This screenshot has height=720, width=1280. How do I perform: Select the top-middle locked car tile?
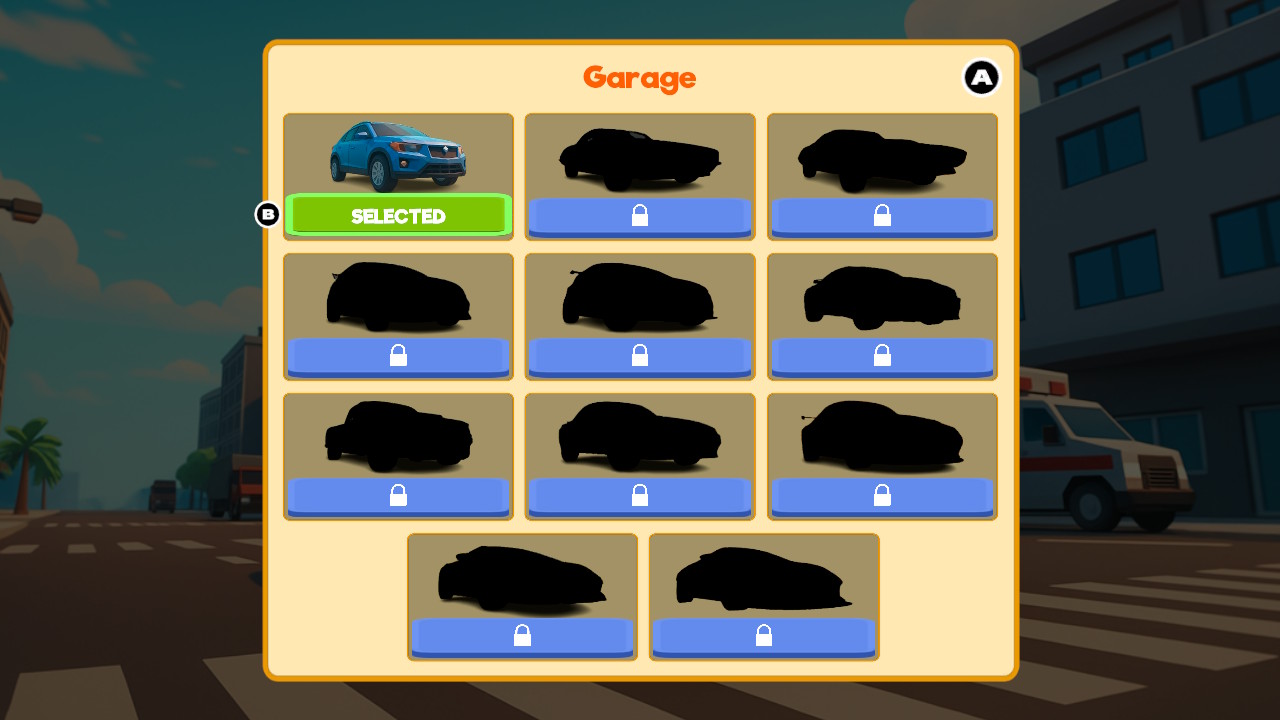point(640,175)
